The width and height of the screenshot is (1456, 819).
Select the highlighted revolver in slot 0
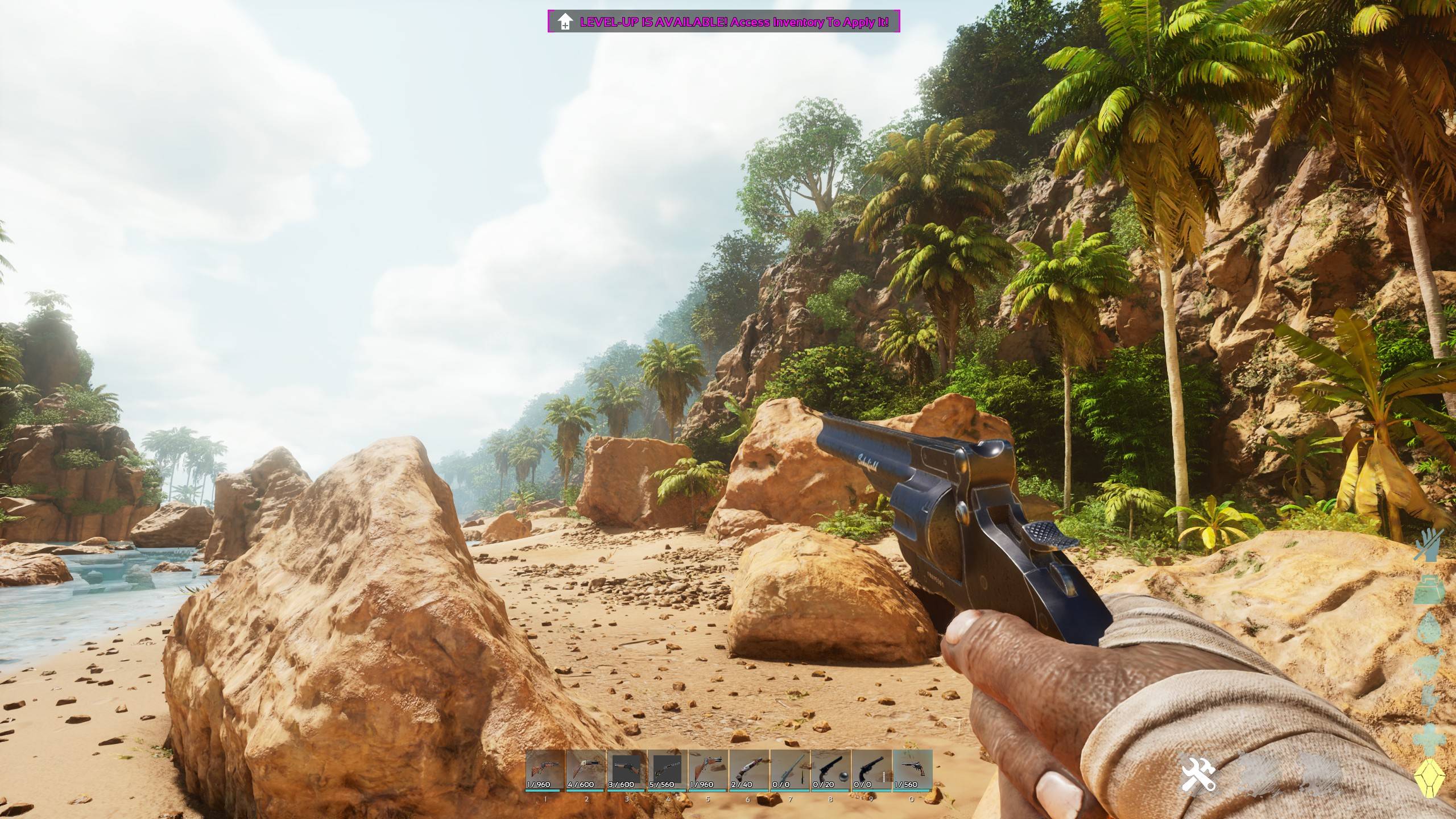pos(912,770)
